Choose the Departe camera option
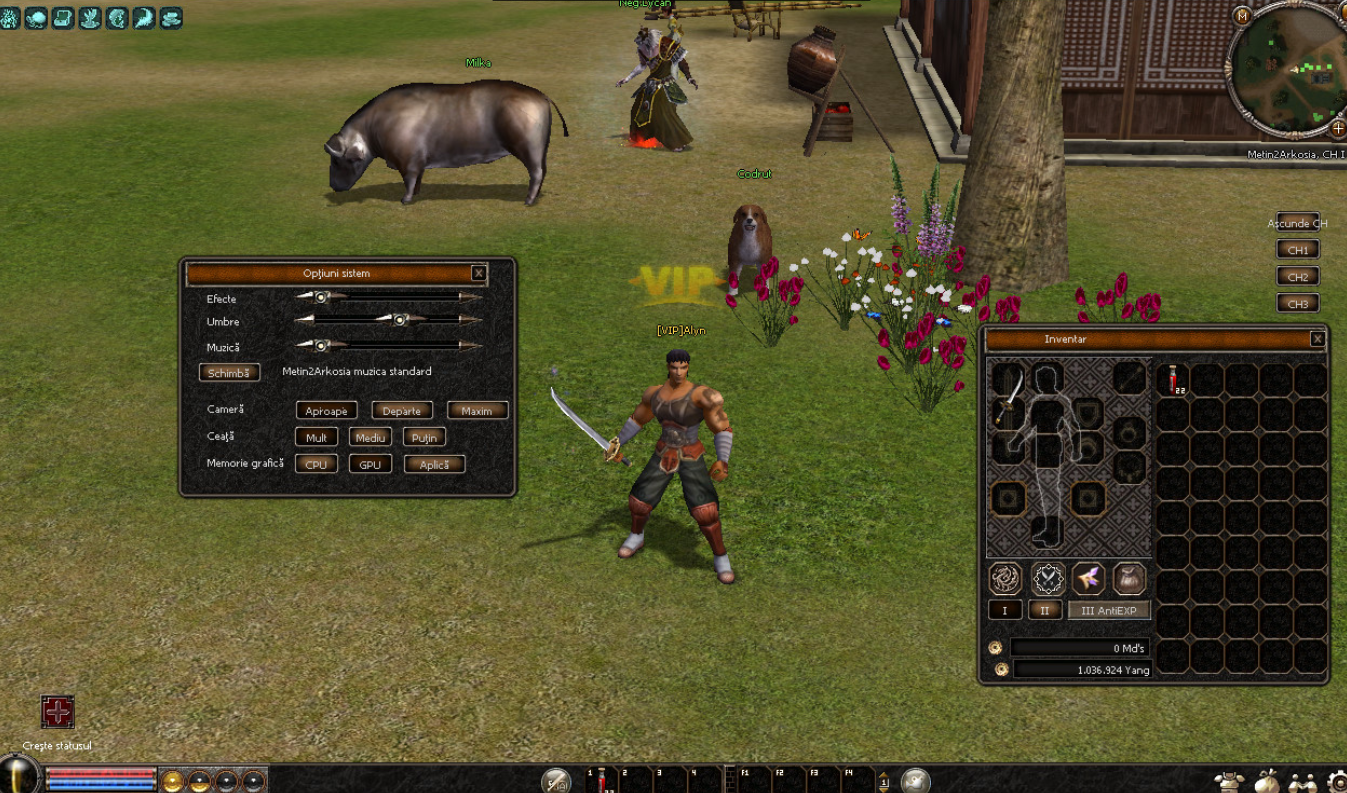 (x=402, y=411)
